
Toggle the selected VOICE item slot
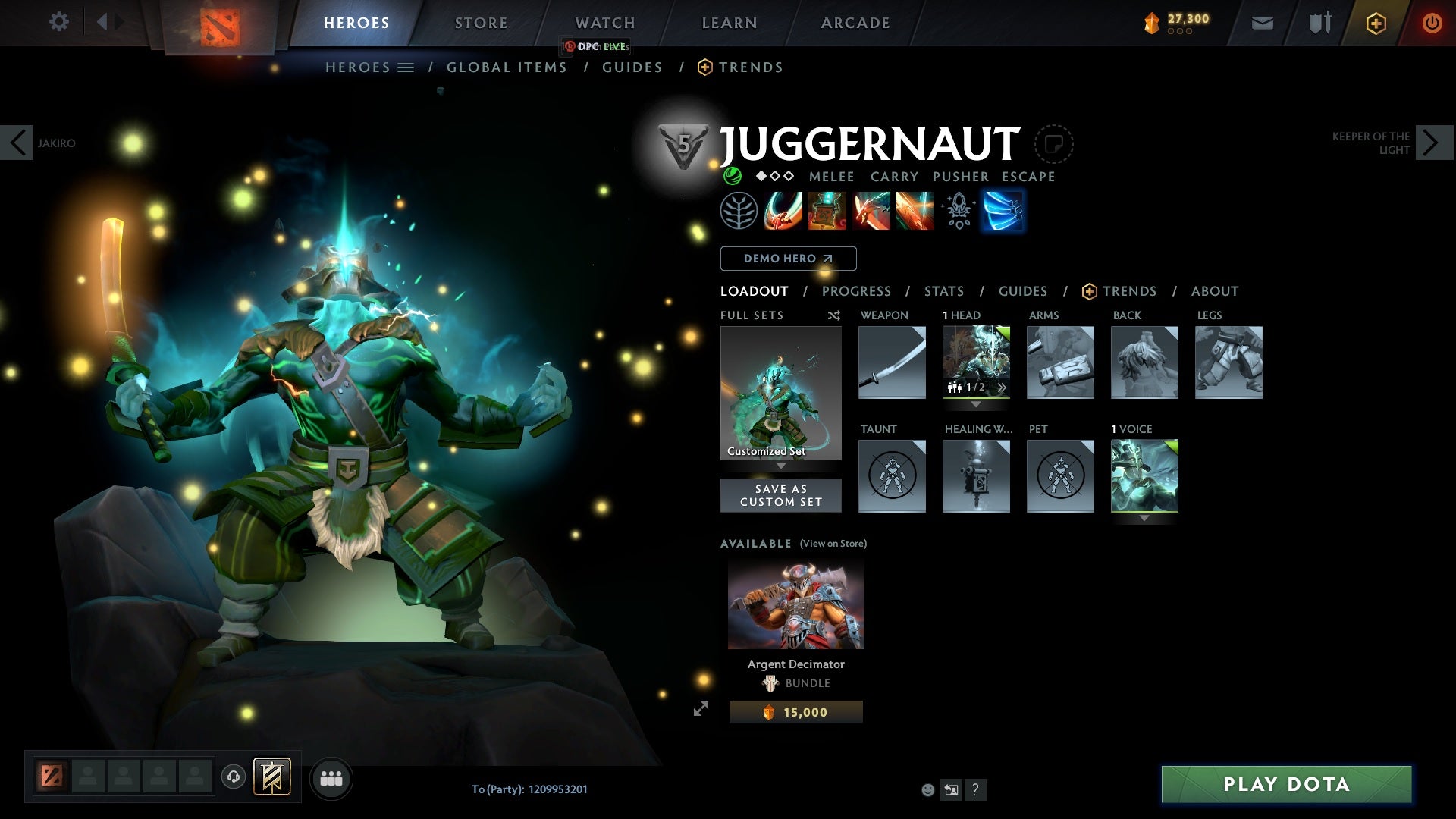(x=1144, y=476)
